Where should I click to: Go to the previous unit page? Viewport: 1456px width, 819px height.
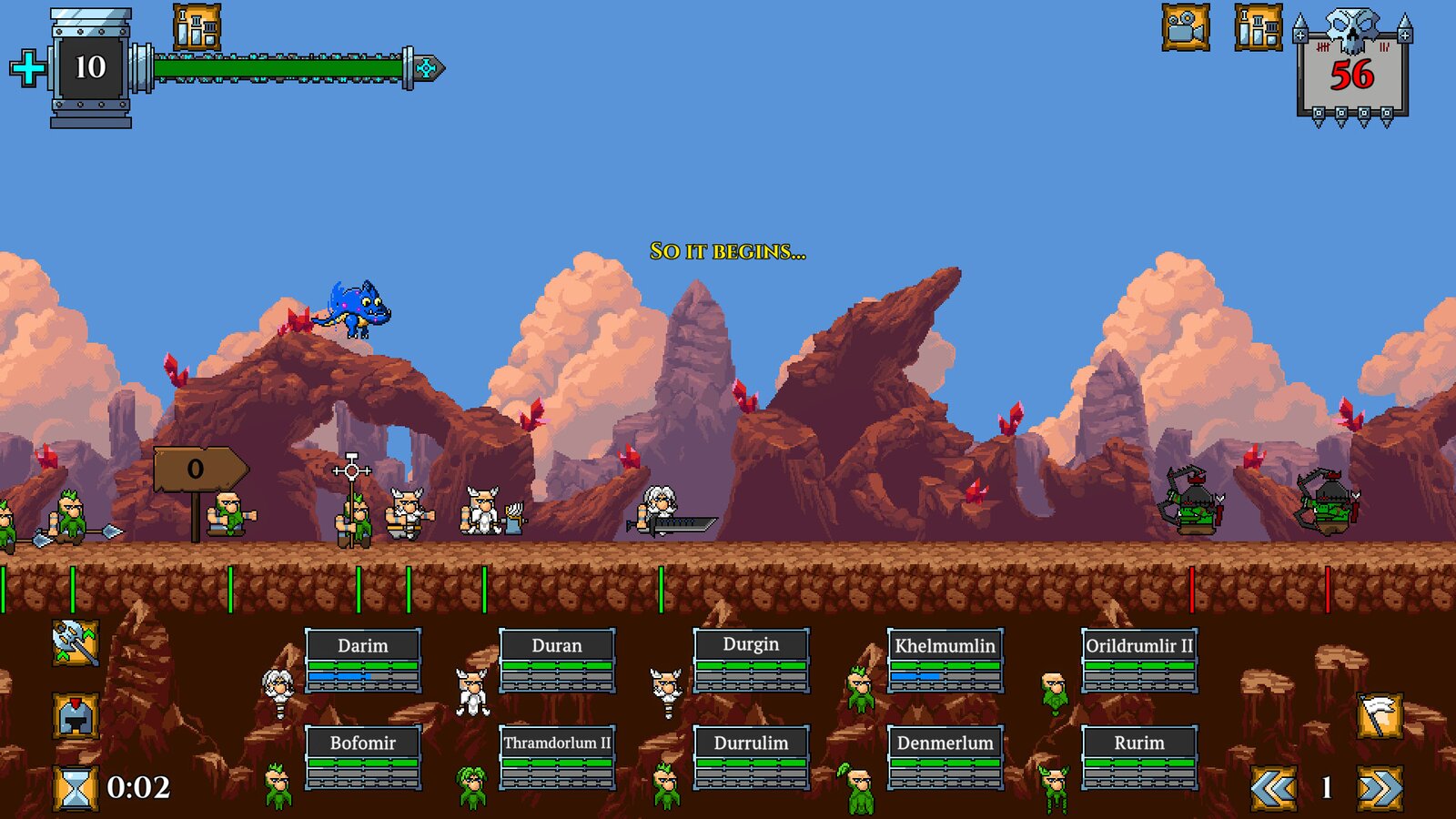click(1273, 788)
